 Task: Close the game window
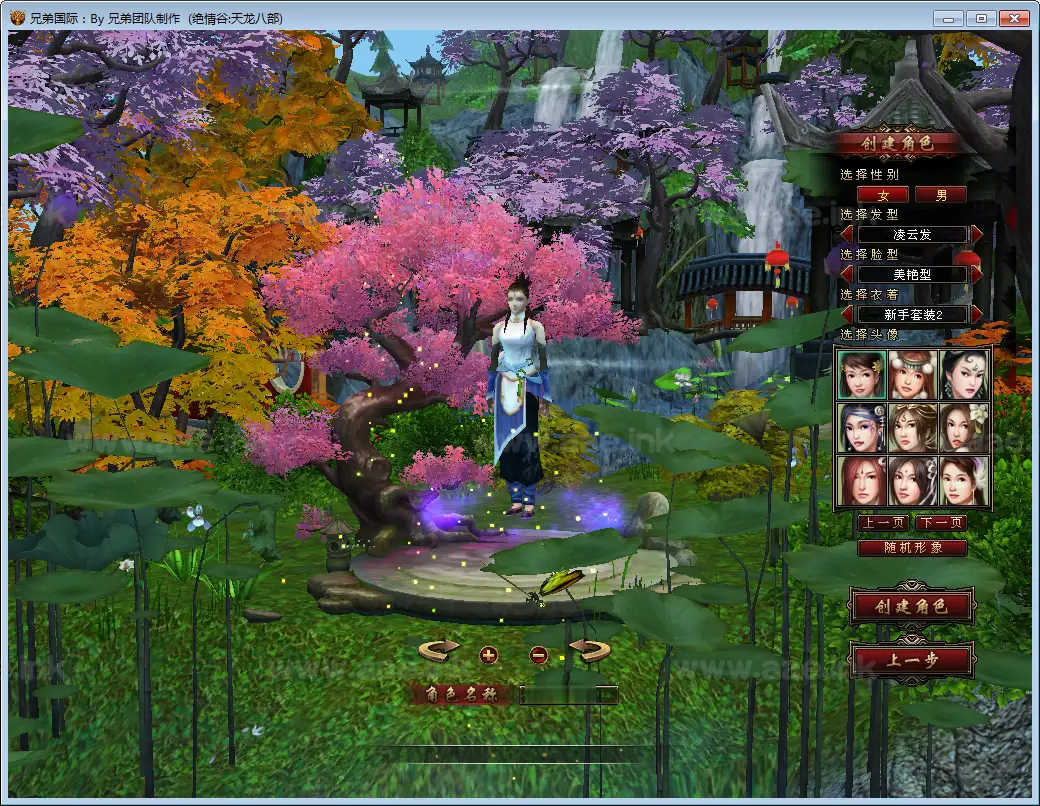[1015, 18]
